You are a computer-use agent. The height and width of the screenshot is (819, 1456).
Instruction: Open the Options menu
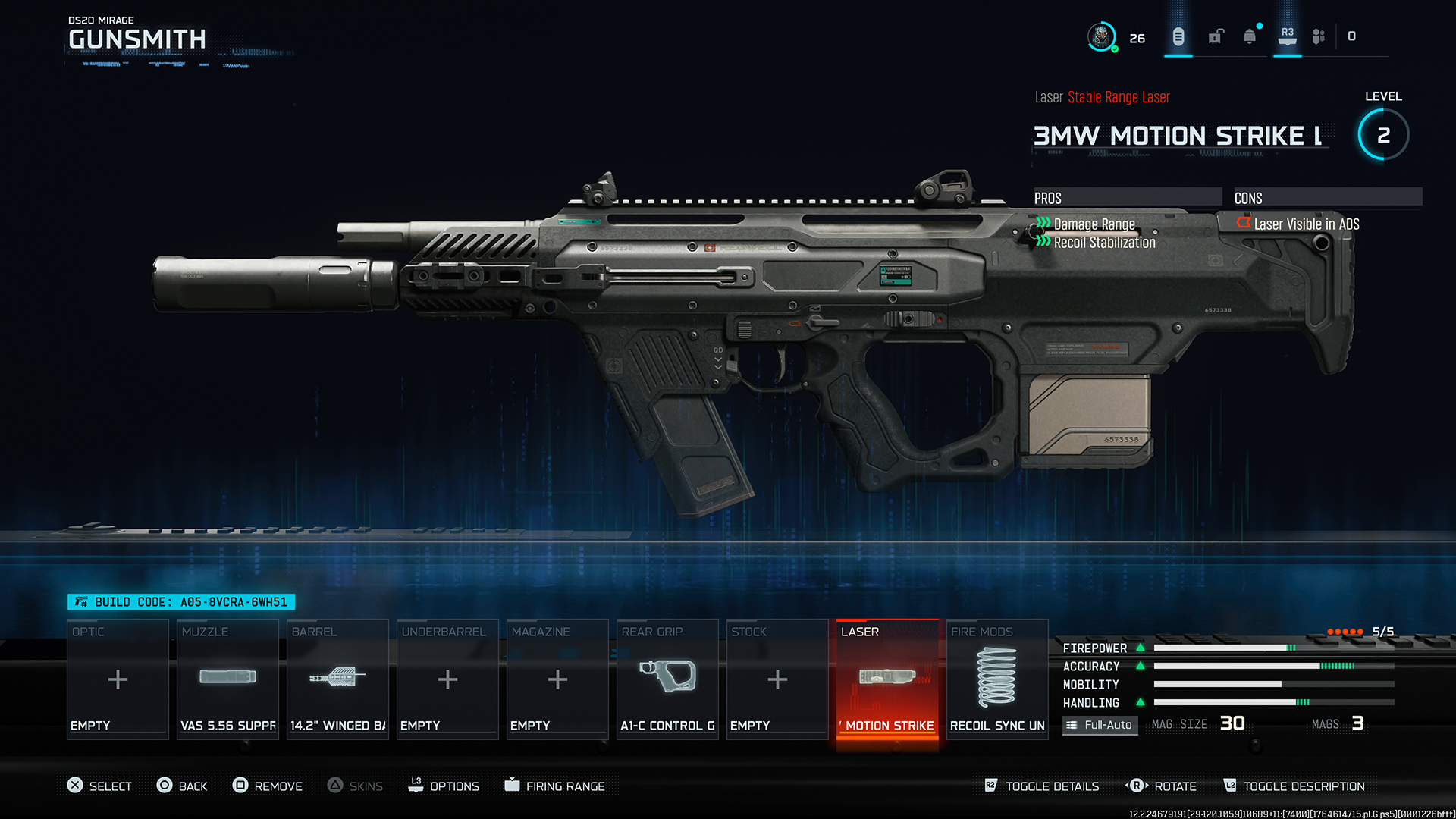(444, 786)
